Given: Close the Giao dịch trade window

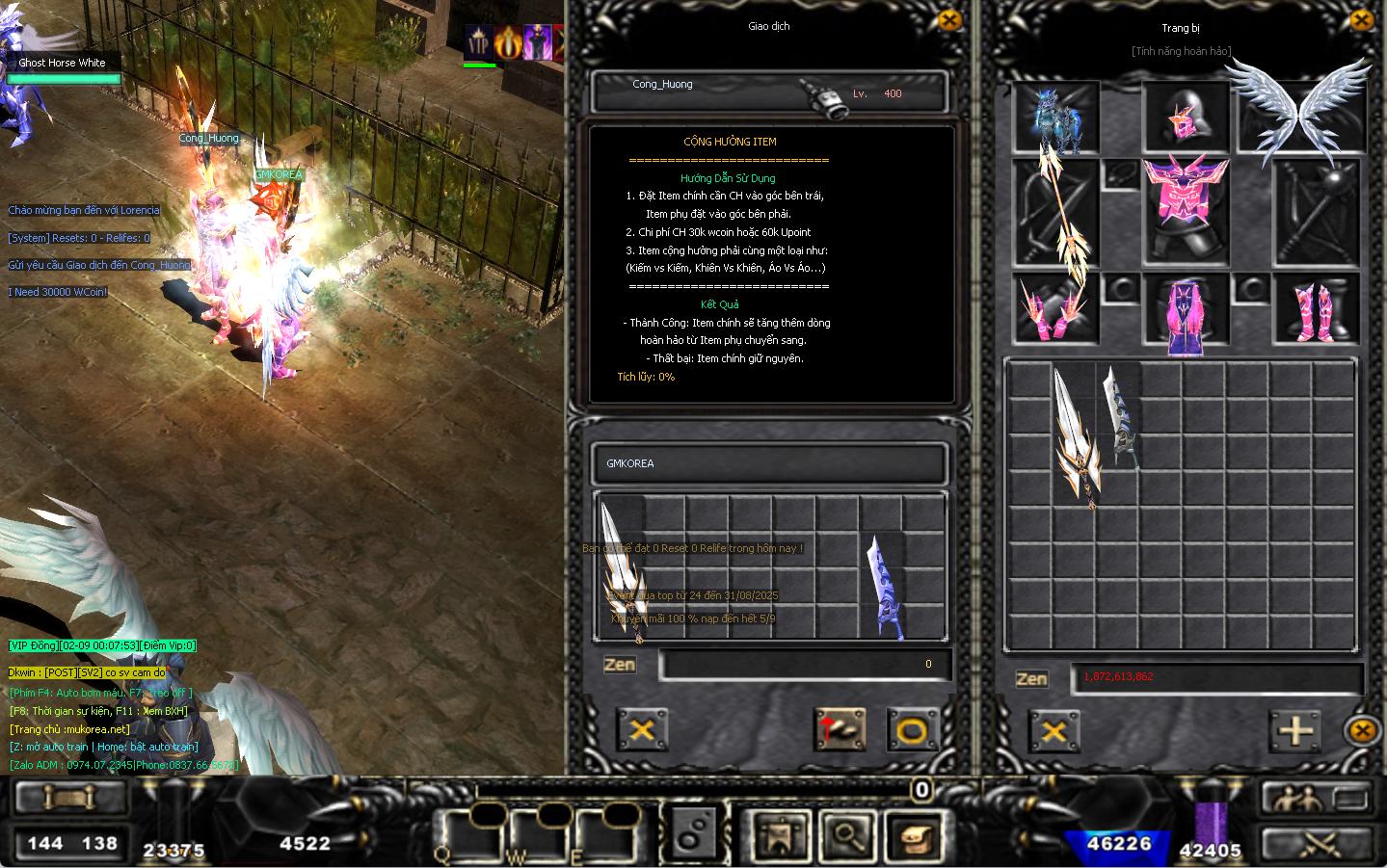Looking at the screenshot, I should pos(948,20).
